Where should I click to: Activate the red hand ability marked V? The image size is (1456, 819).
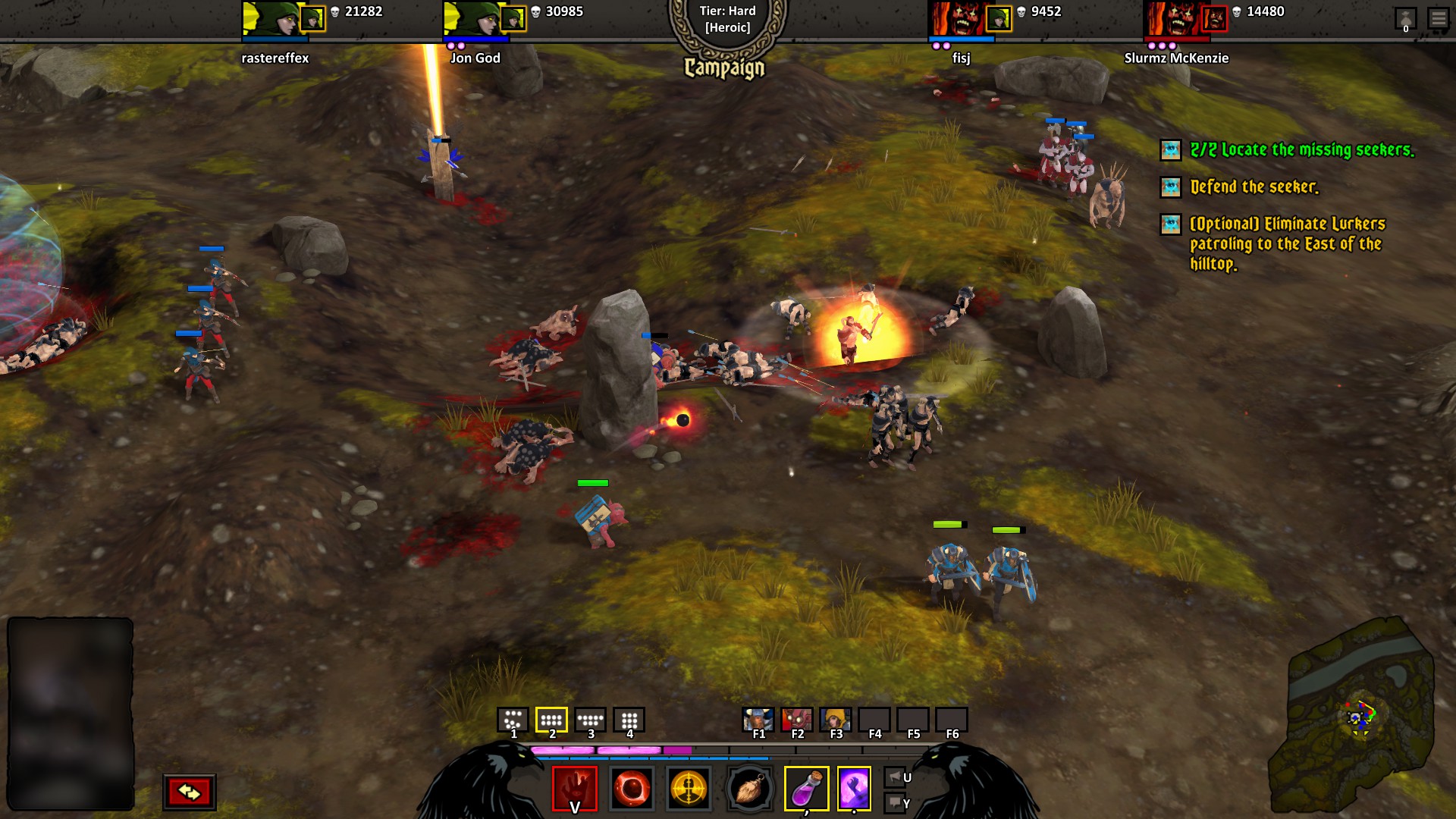[575, 789]
